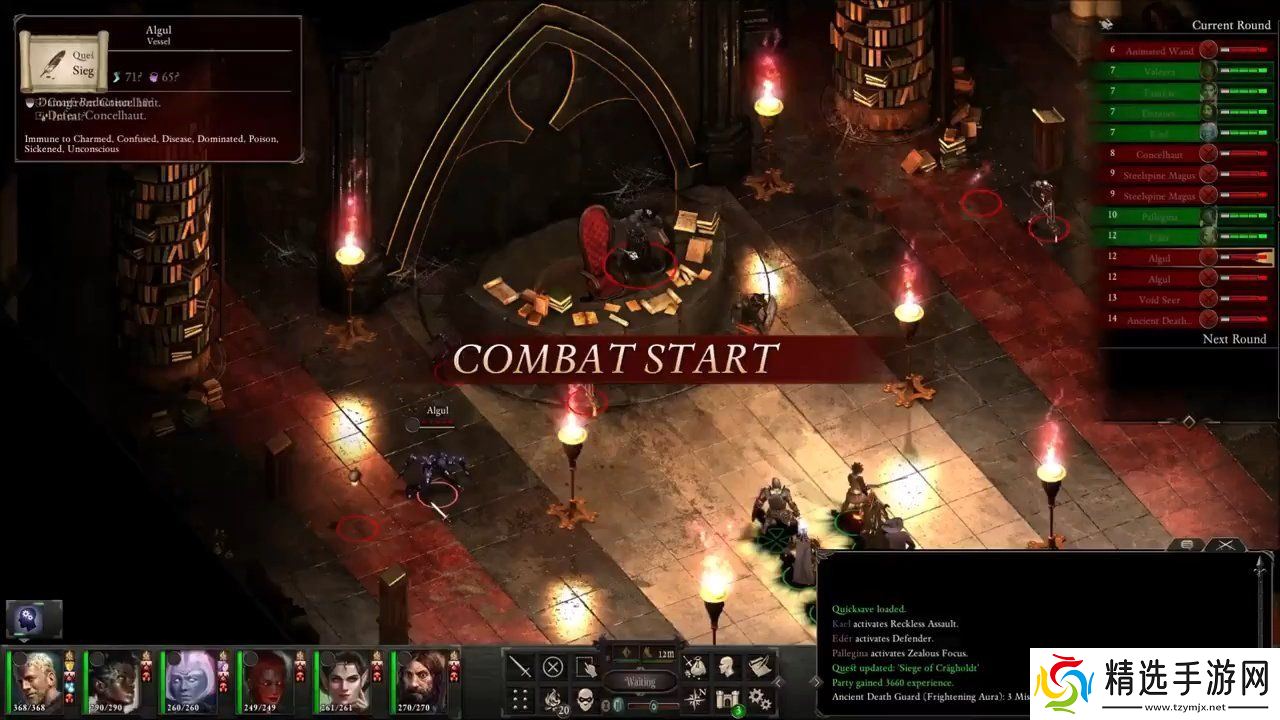Image resolution: width=1280 pixels, height=720 pixels.
Task: Open the character sheet head icon
Action: point(727,666)
